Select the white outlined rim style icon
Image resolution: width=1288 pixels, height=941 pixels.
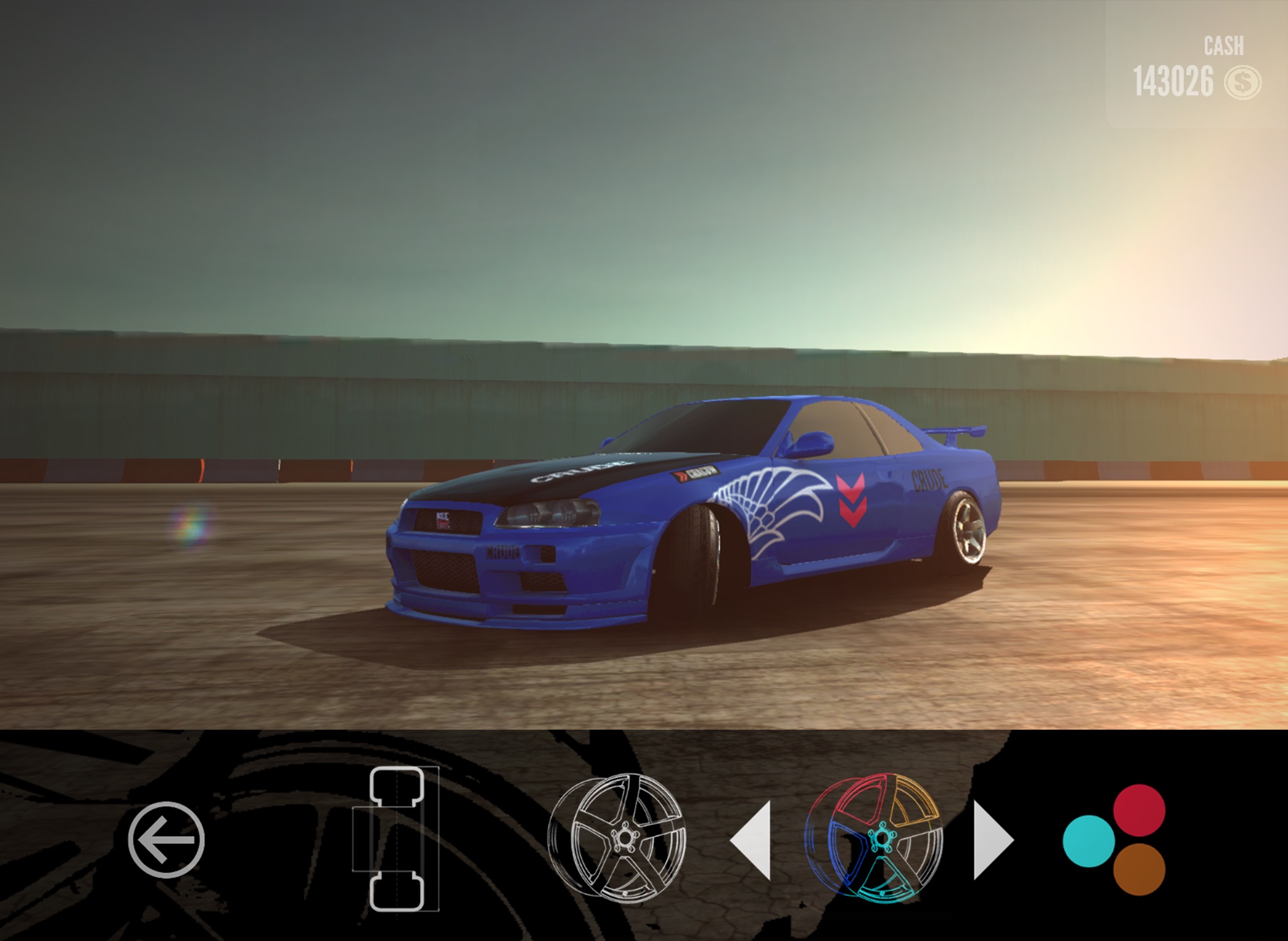click(x=617, y=837)
